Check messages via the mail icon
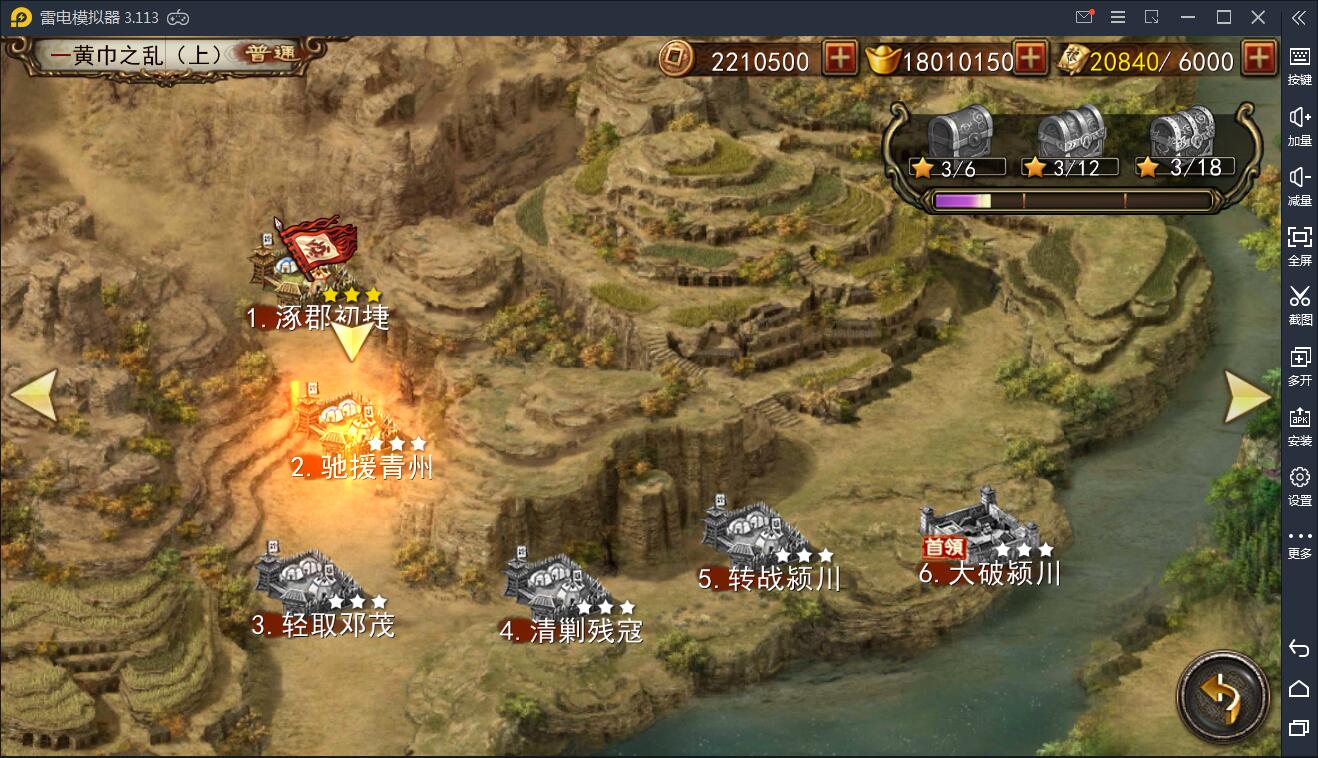Screen dimensions: 1318x758 [1086, 17]
